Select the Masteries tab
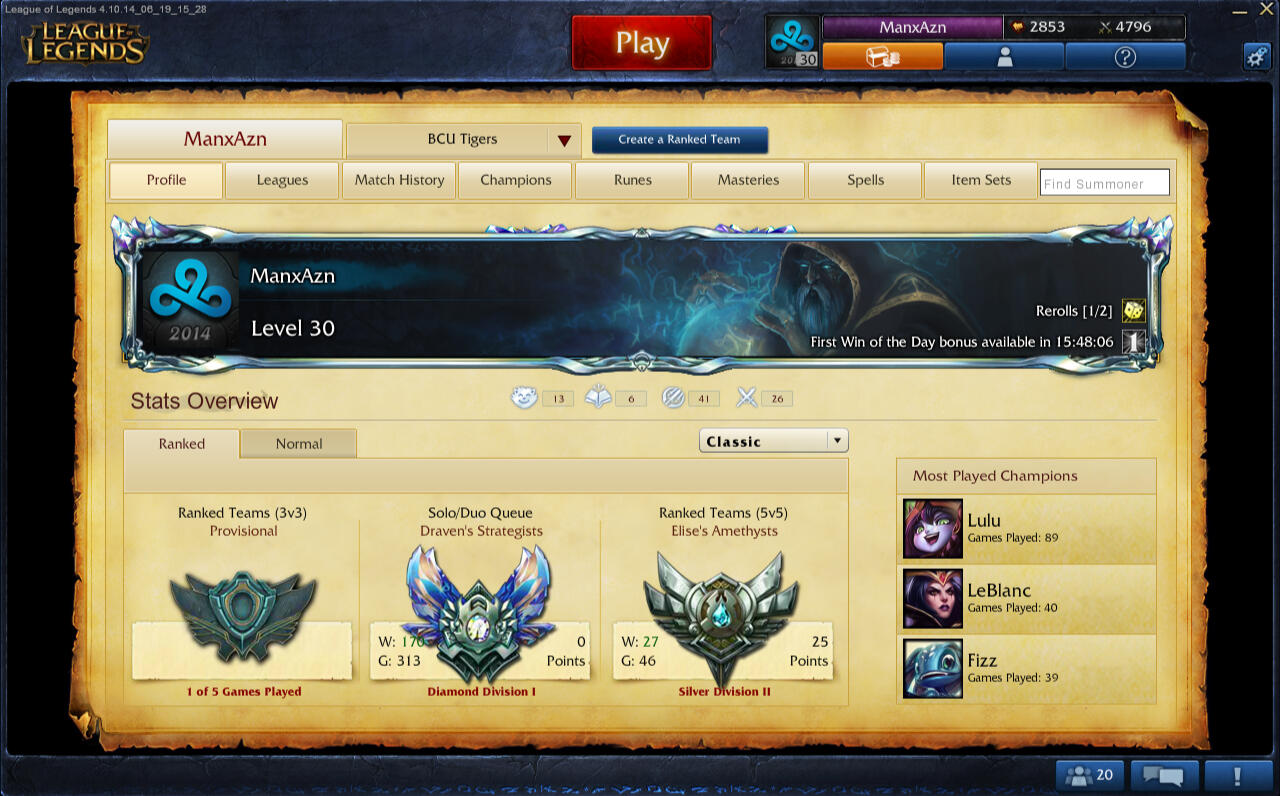The width and height of the screenshot is (1280, 796). point(748,180)
